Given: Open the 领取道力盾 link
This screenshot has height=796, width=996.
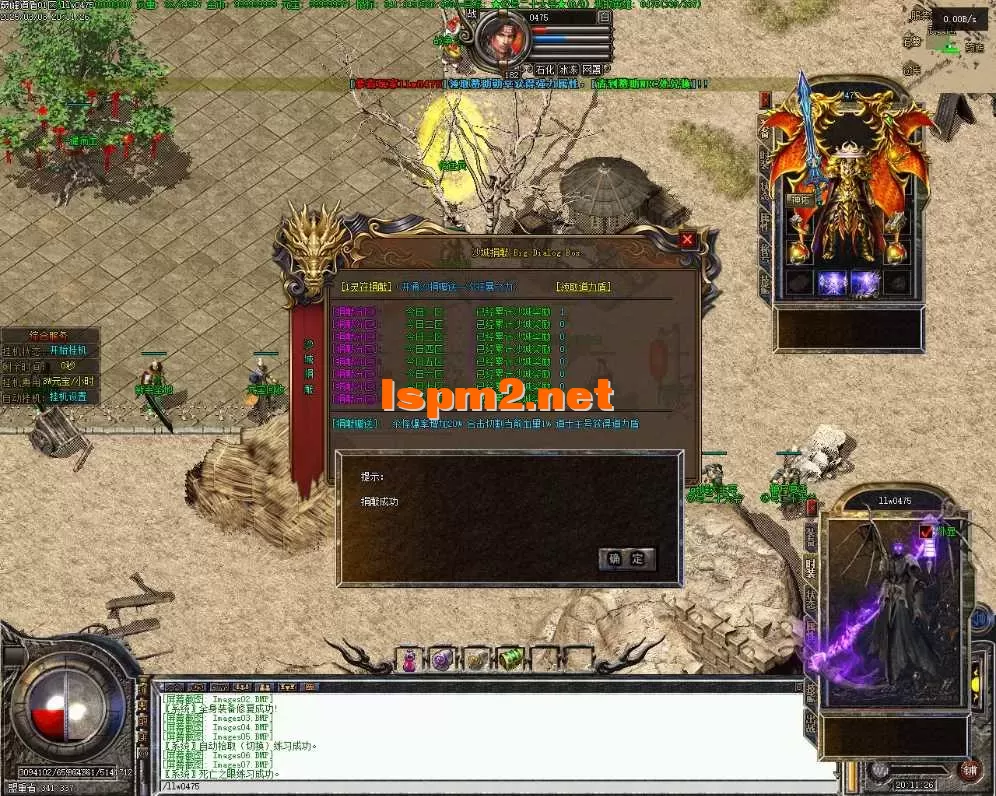Looking at the screenshot, I should pyautogui.click(x=583, y=287).
